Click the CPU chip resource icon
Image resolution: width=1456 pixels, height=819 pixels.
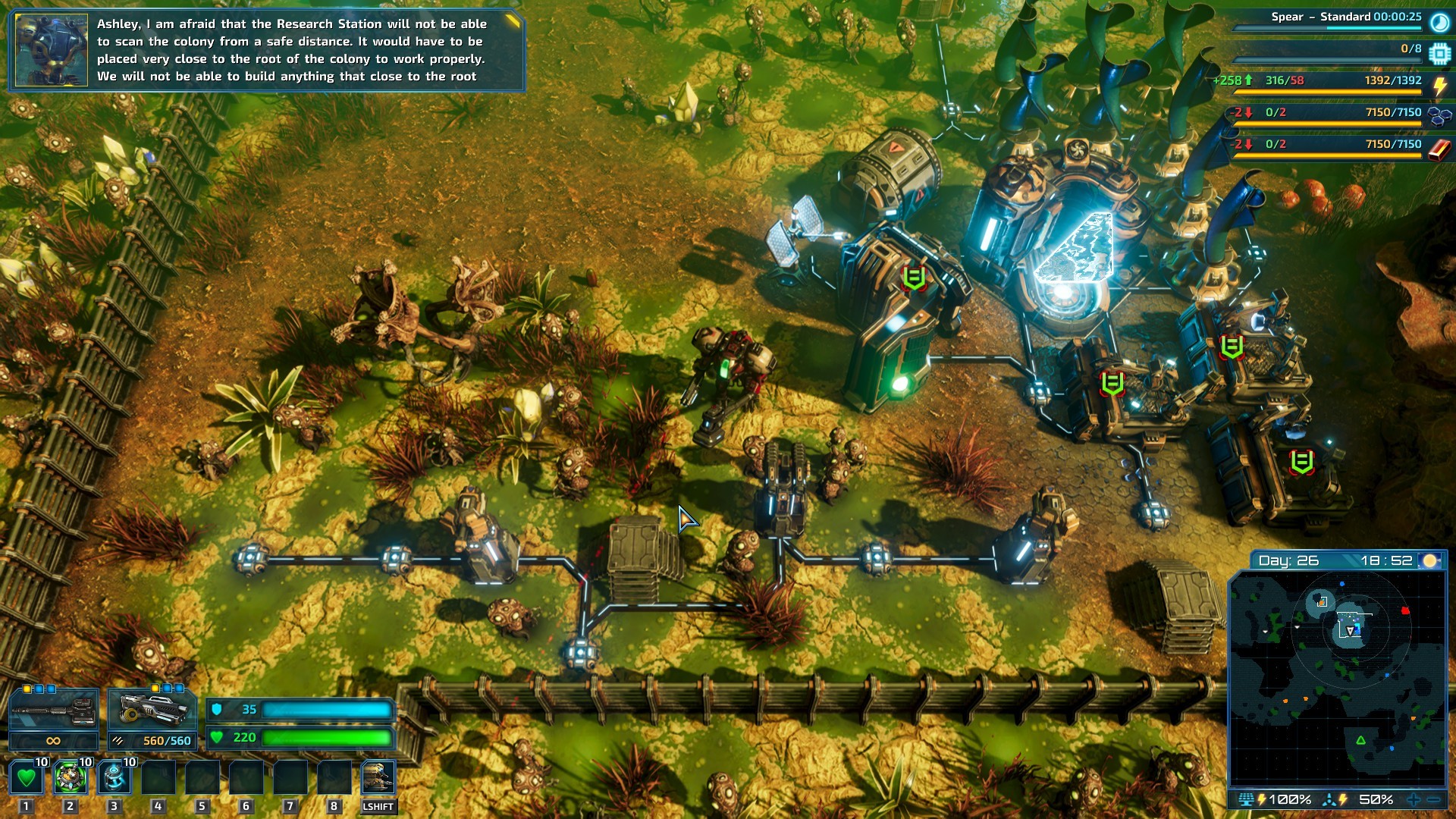1439,53
